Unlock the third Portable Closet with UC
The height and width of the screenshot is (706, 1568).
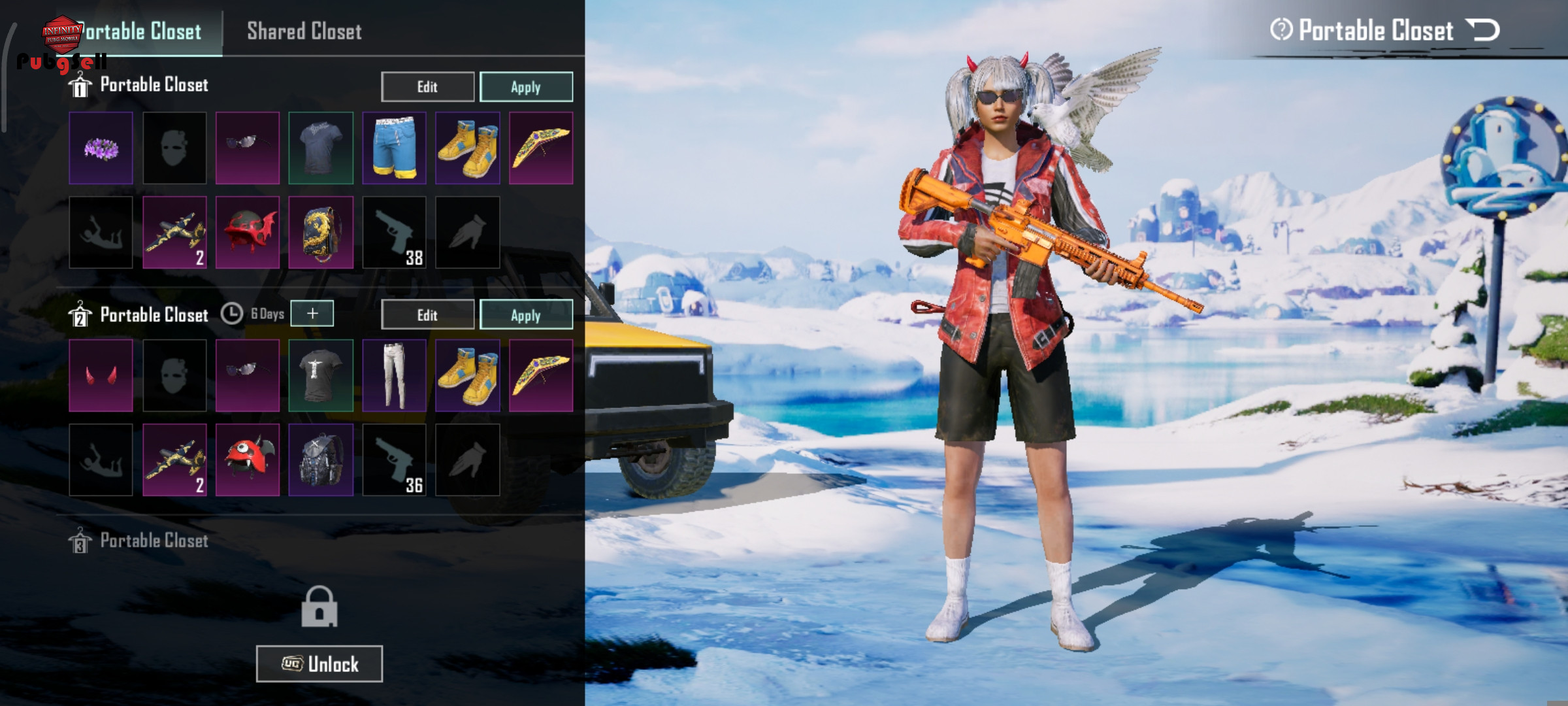coord(319,664)
